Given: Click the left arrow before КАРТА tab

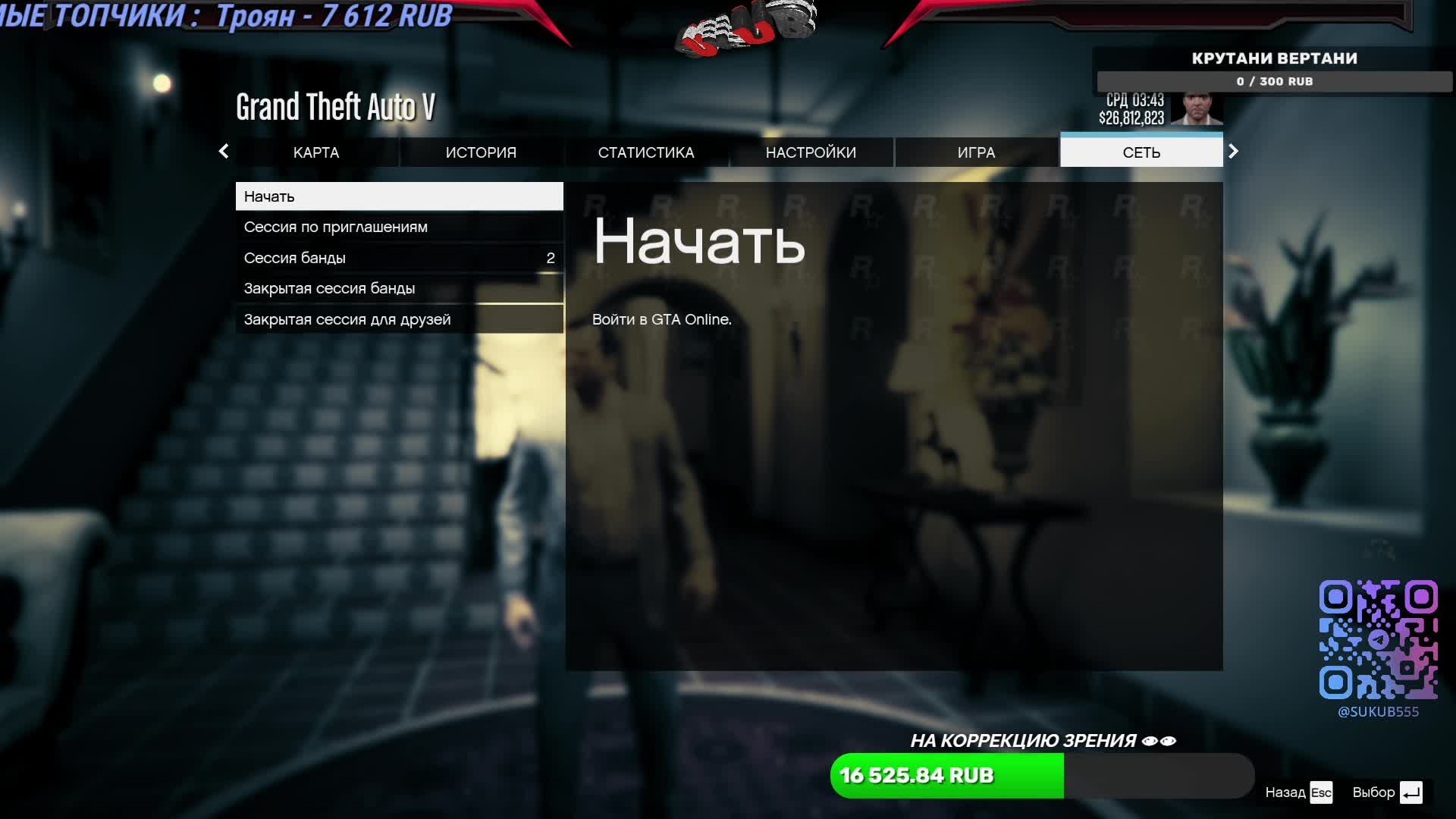Looking at the screenshot, I should point(224,152).
